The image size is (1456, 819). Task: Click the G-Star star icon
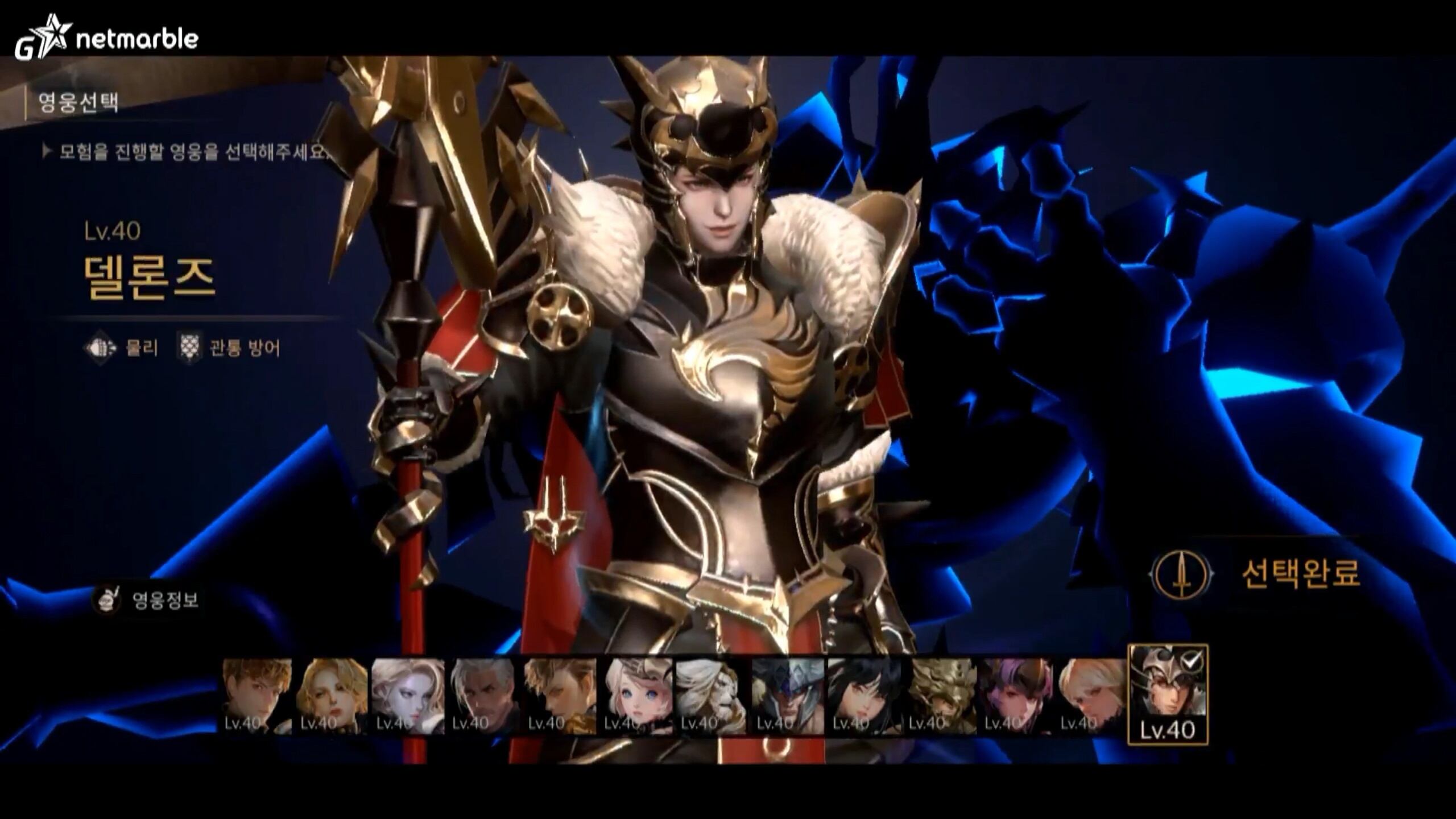pyautogui.click(x=53, y=36)
